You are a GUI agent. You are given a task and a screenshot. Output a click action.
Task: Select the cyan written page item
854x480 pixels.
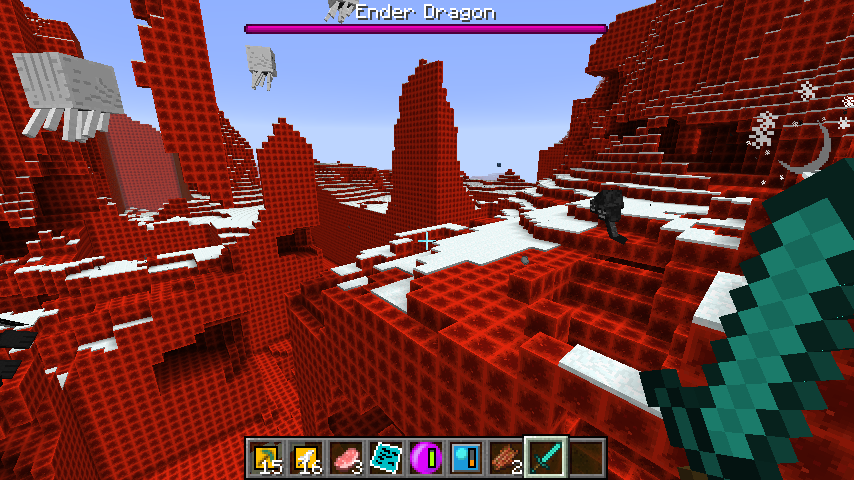point(387,458)
